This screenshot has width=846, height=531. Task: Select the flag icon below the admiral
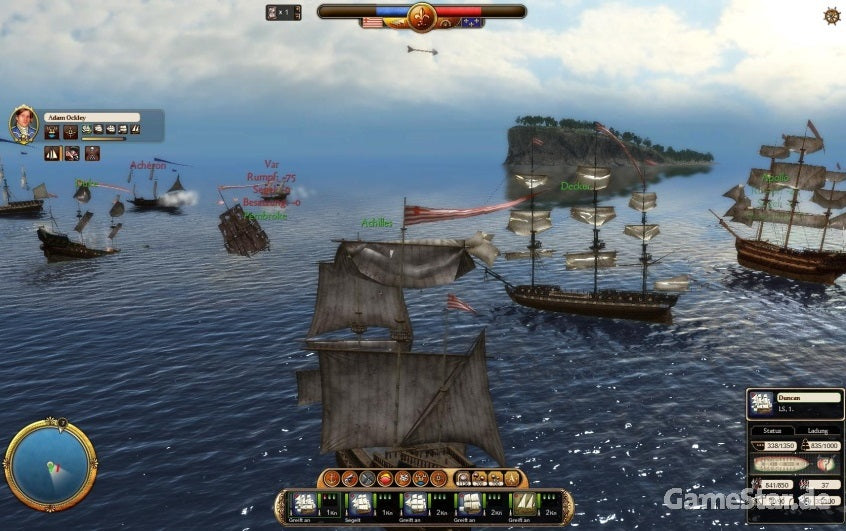72,153
